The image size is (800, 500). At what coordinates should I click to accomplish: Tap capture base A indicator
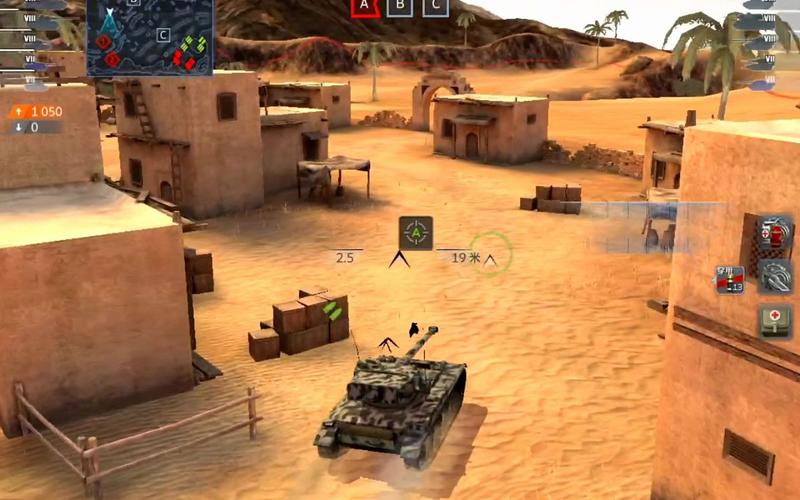point(365,6)
